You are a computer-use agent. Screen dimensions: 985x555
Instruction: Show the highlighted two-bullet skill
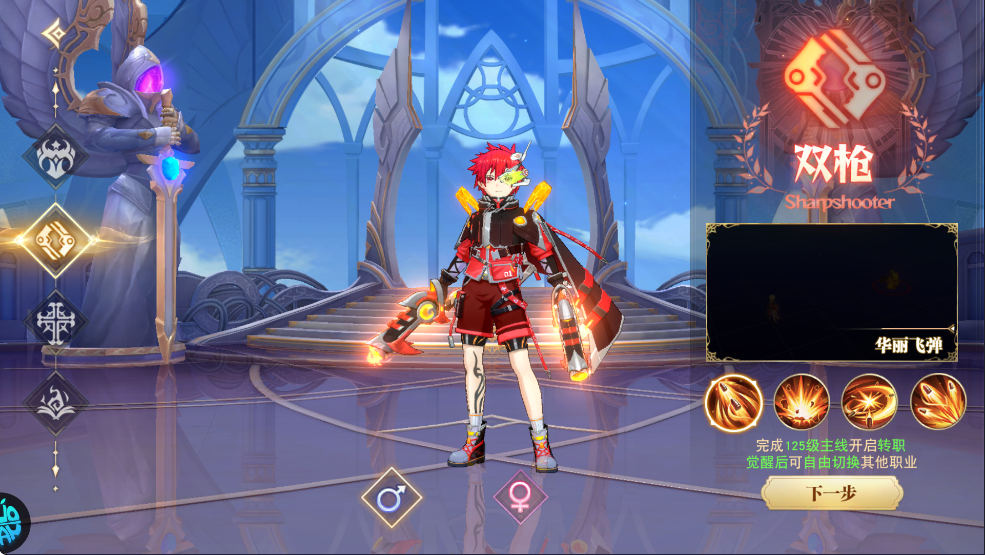point(733,402)
